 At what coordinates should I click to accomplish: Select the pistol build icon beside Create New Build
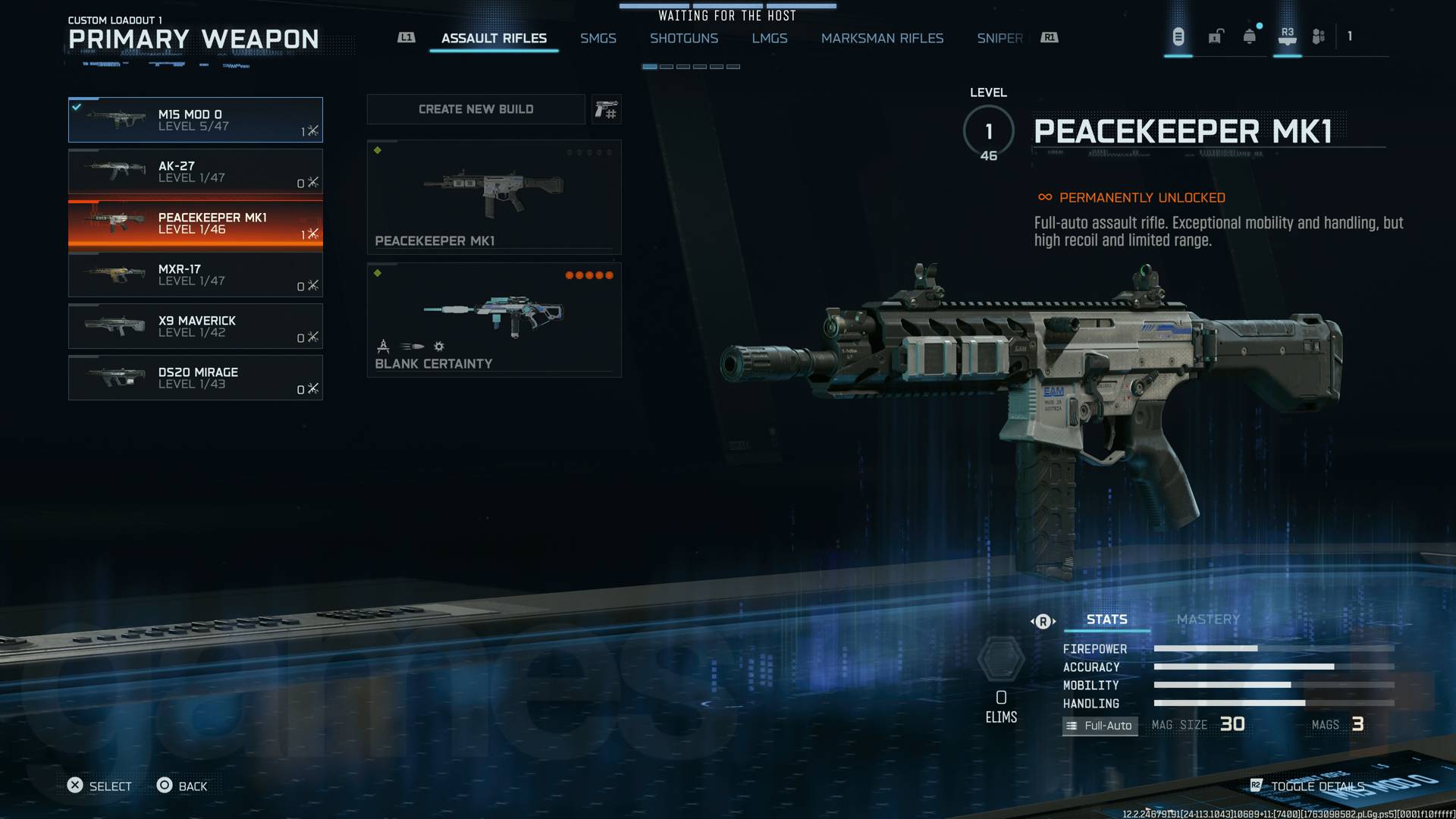pos(606,108)
